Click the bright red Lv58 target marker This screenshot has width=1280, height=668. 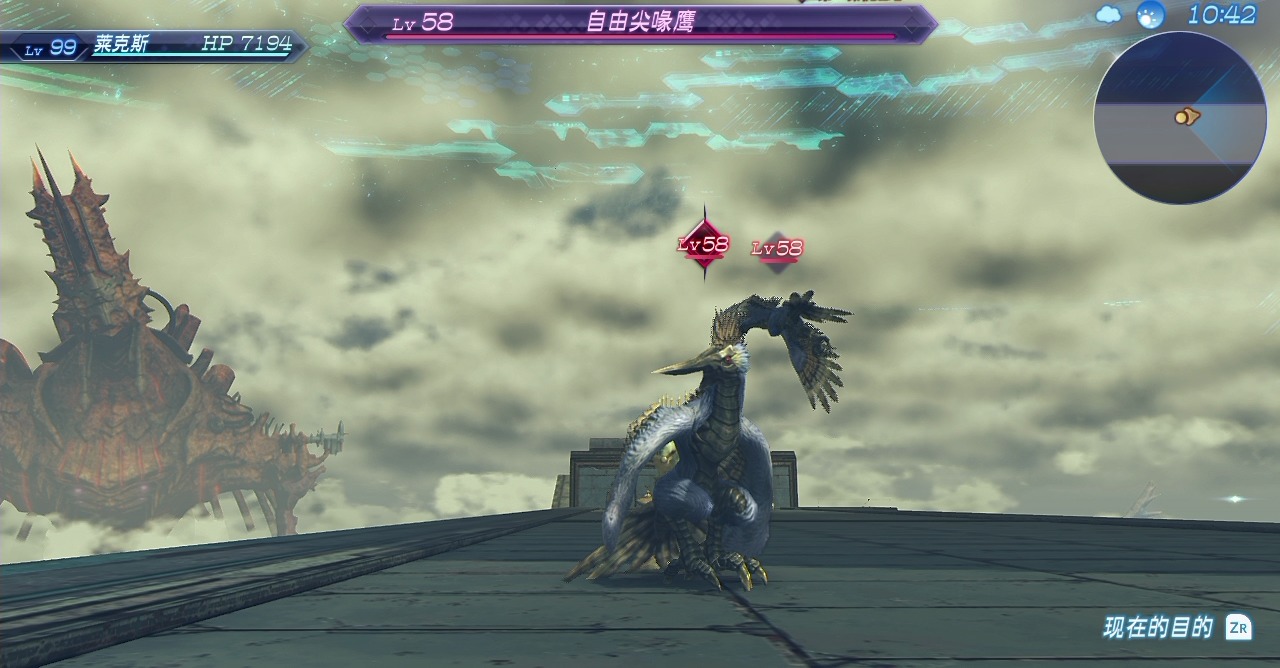tap(704, 244)
